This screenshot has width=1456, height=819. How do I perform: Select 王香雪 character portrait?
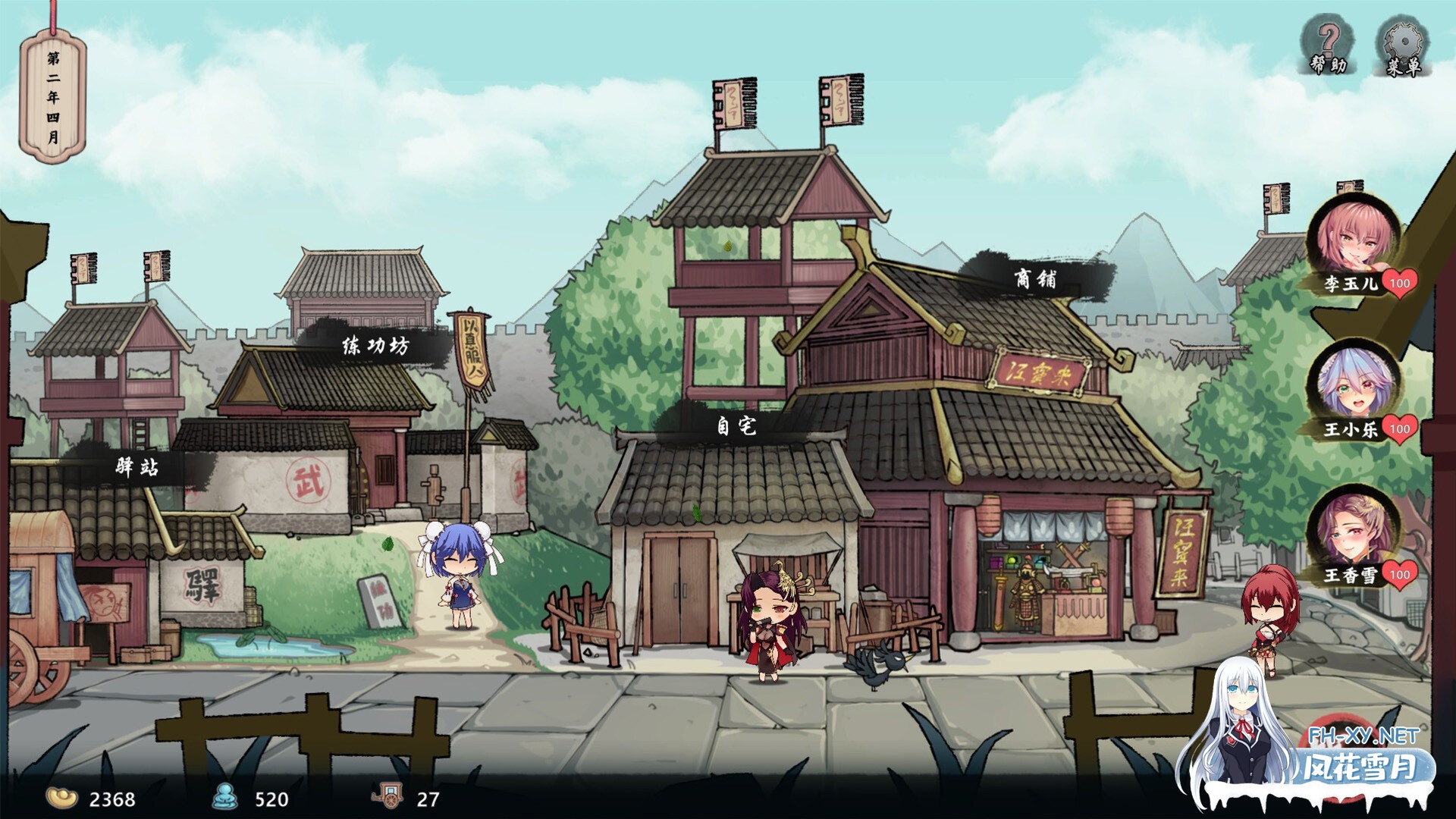click(1353, 529)
